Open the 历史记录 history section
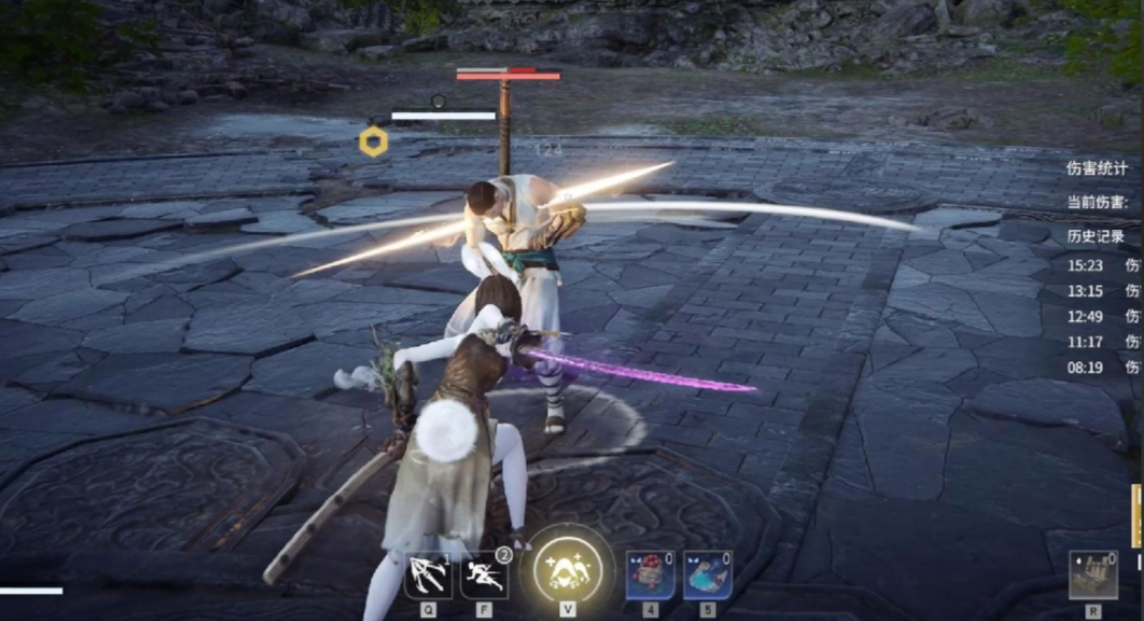 [x=1096, y=237]
